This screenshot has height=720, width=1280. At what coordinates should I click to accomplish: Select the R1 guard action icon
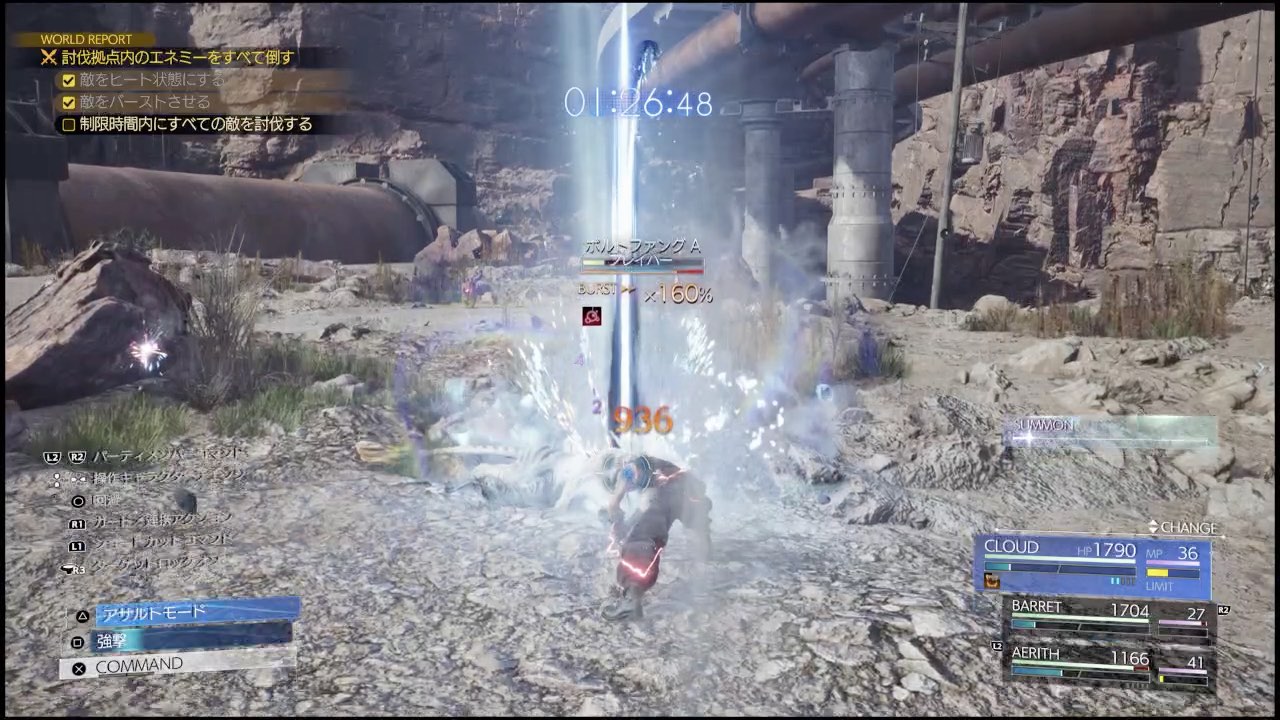point(79,522)
